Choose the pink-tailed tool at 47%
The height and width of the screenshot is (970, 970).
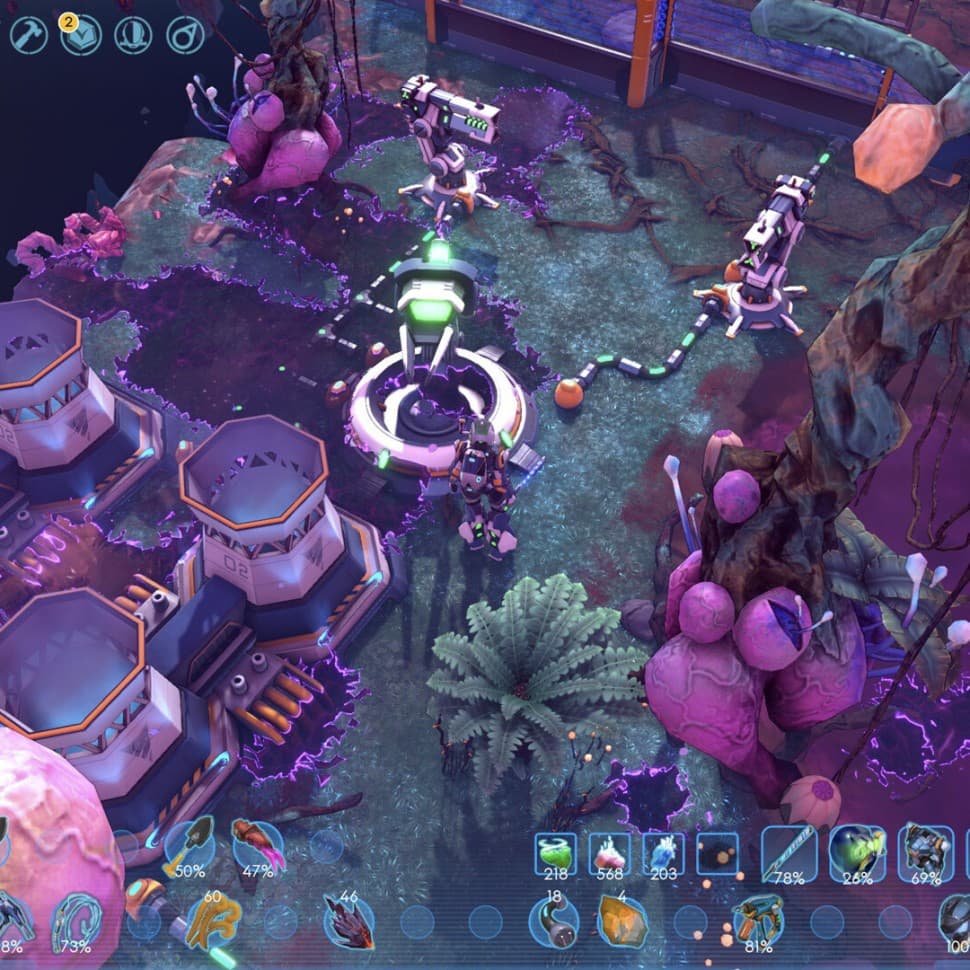pos(257,847)
